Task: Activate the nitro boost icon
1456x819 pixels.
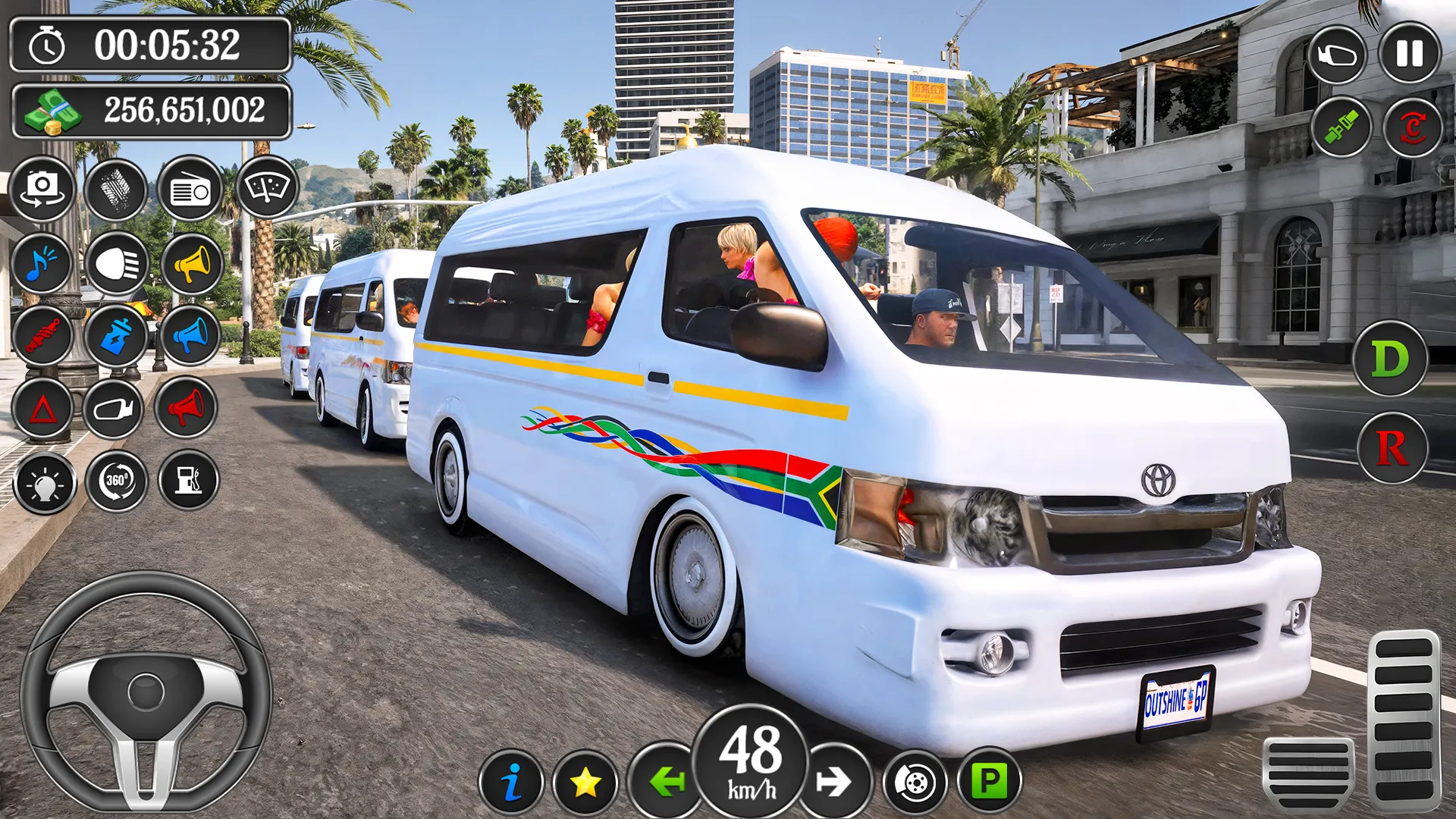Action: pyautogui.click(x=118, y=336)
